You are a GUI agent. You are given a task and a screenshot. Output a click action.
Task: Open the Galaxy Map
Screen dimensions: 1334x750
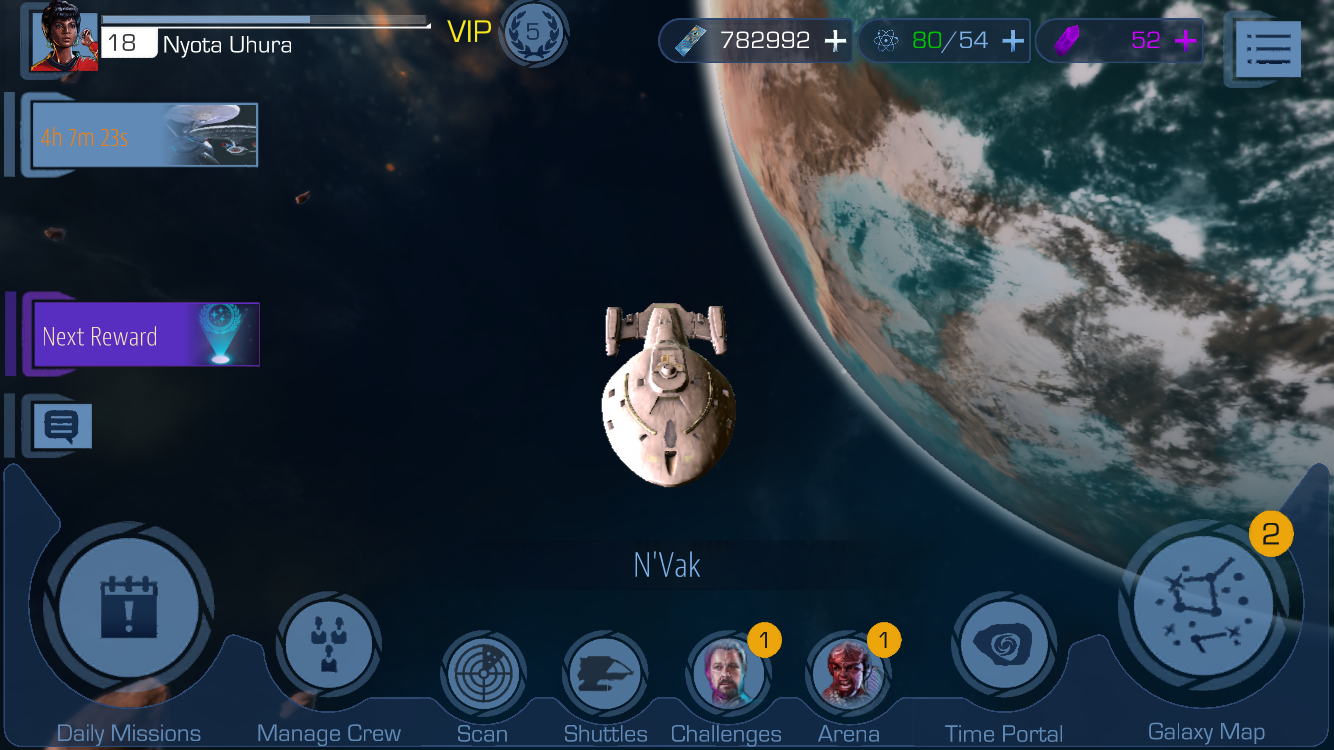coord(1204,608)
